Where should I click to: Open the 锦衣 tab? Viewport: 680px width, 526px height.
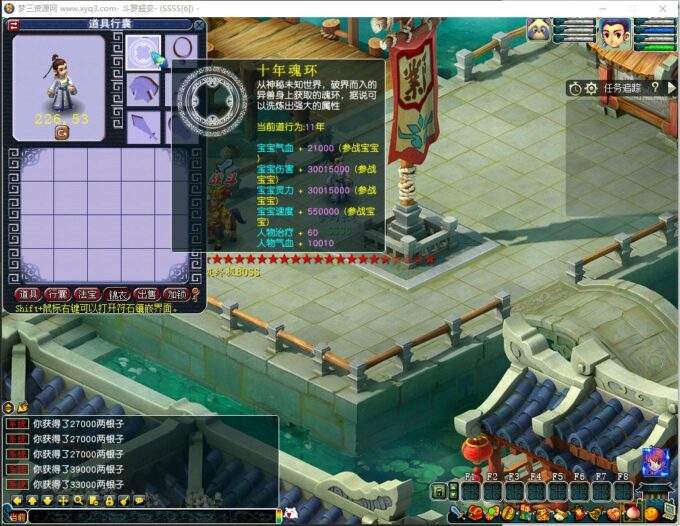coord(117,294)
